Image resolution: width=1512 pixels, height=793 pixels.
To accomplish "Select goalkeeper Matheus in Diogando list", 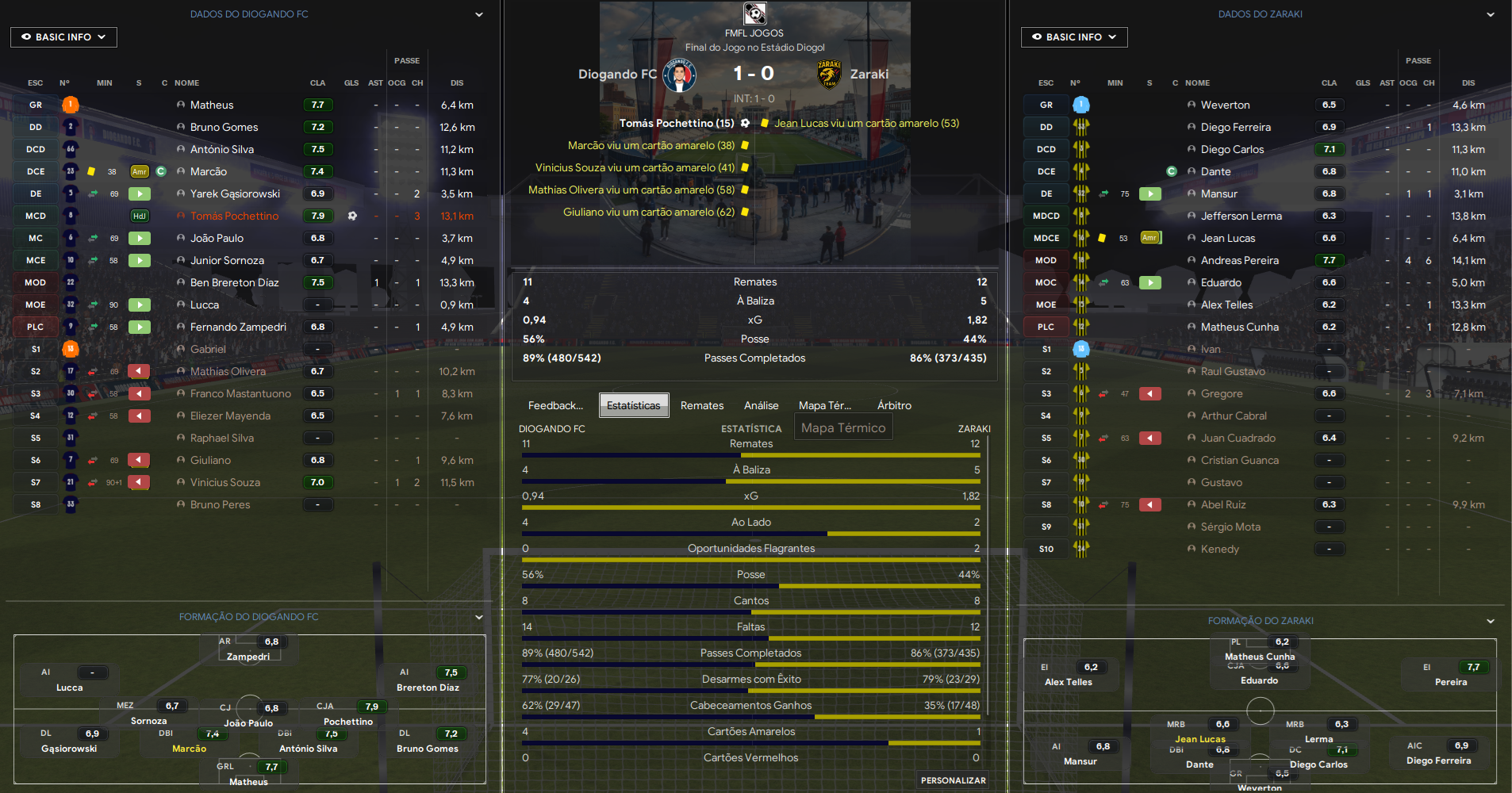I will [x=212, y=105].
